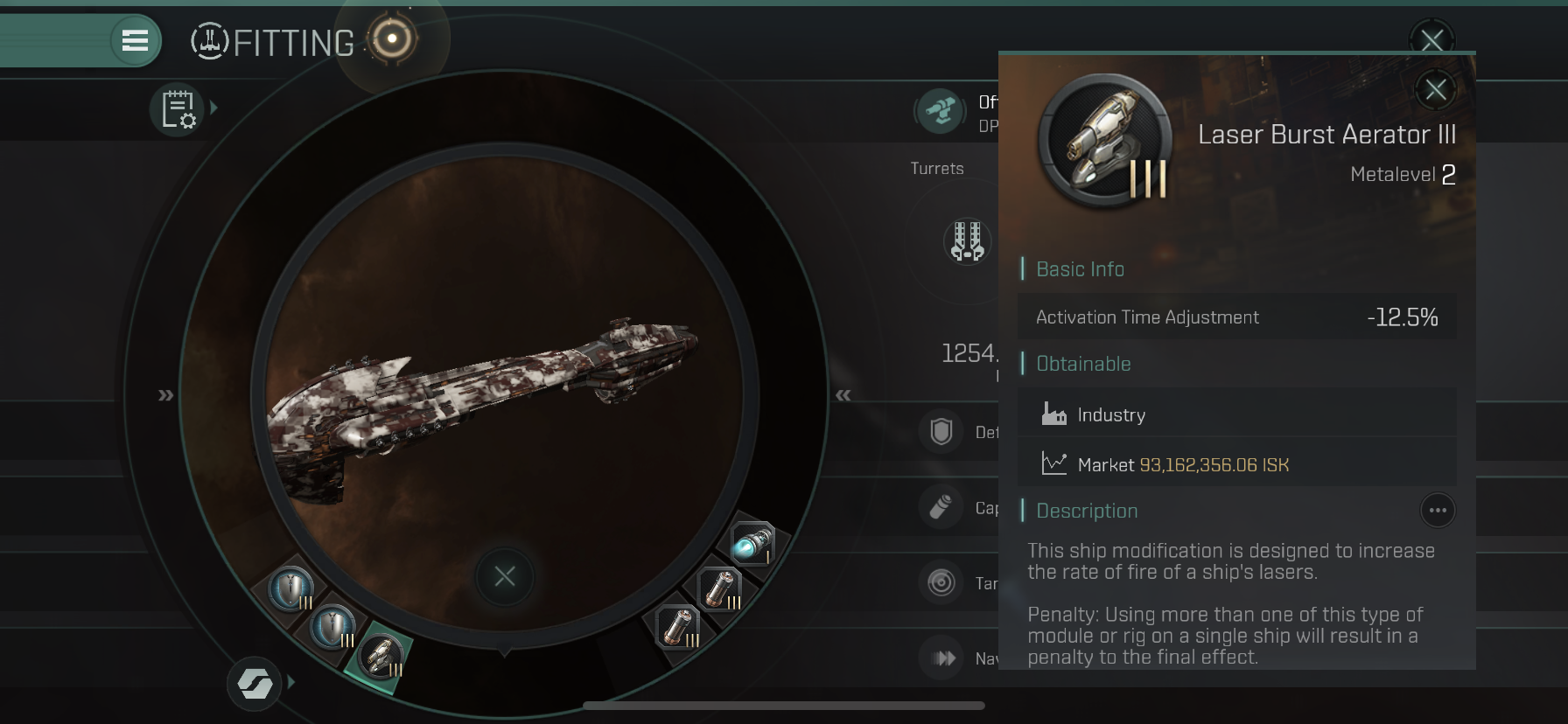Cancel with the round X button below the ship
The width and height of the screenshot is (1568, 724).
(x=505, y=576)
